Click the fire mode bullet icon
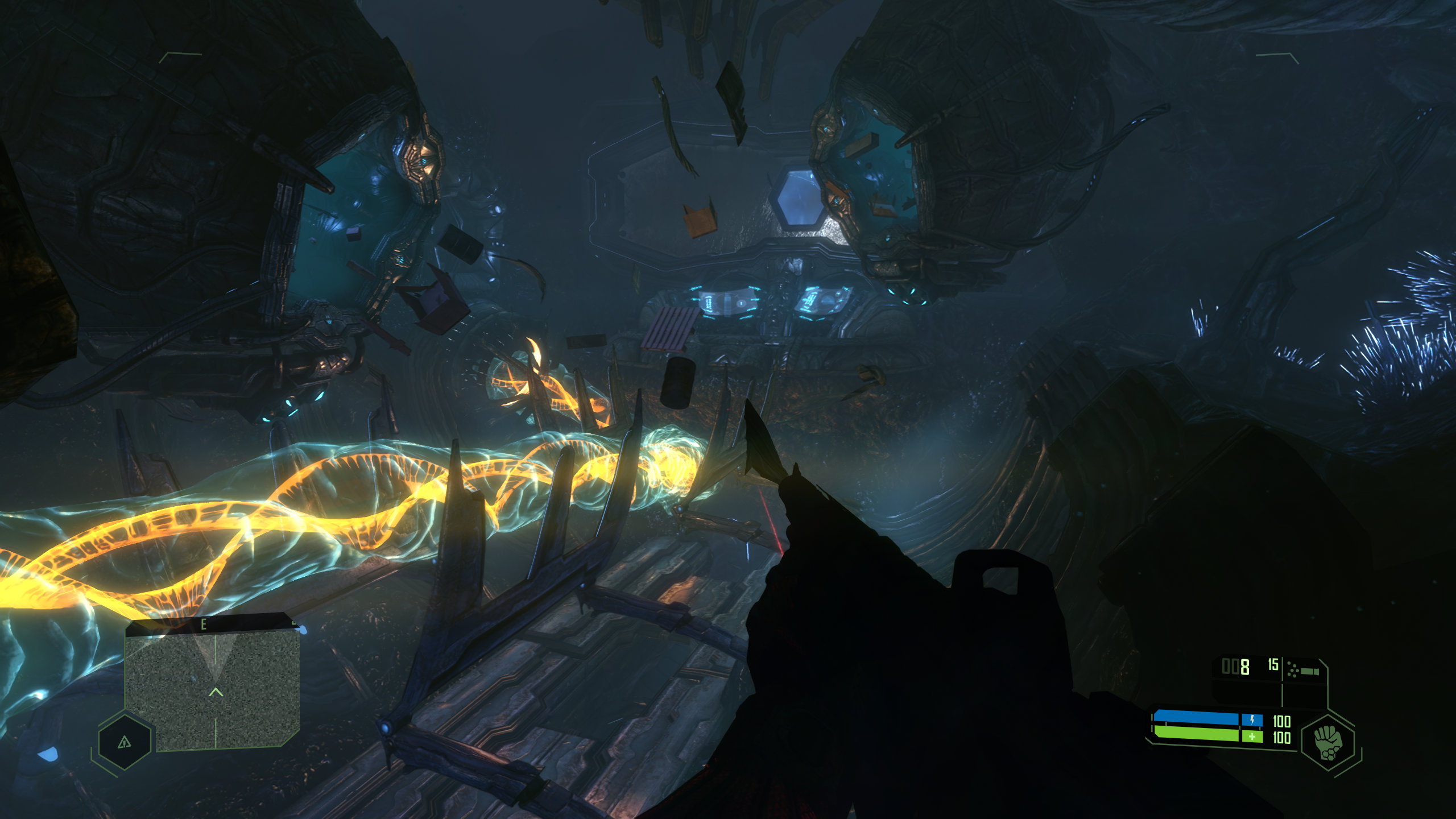The width and height of the screenshot is (1456, 819). 1304,671
